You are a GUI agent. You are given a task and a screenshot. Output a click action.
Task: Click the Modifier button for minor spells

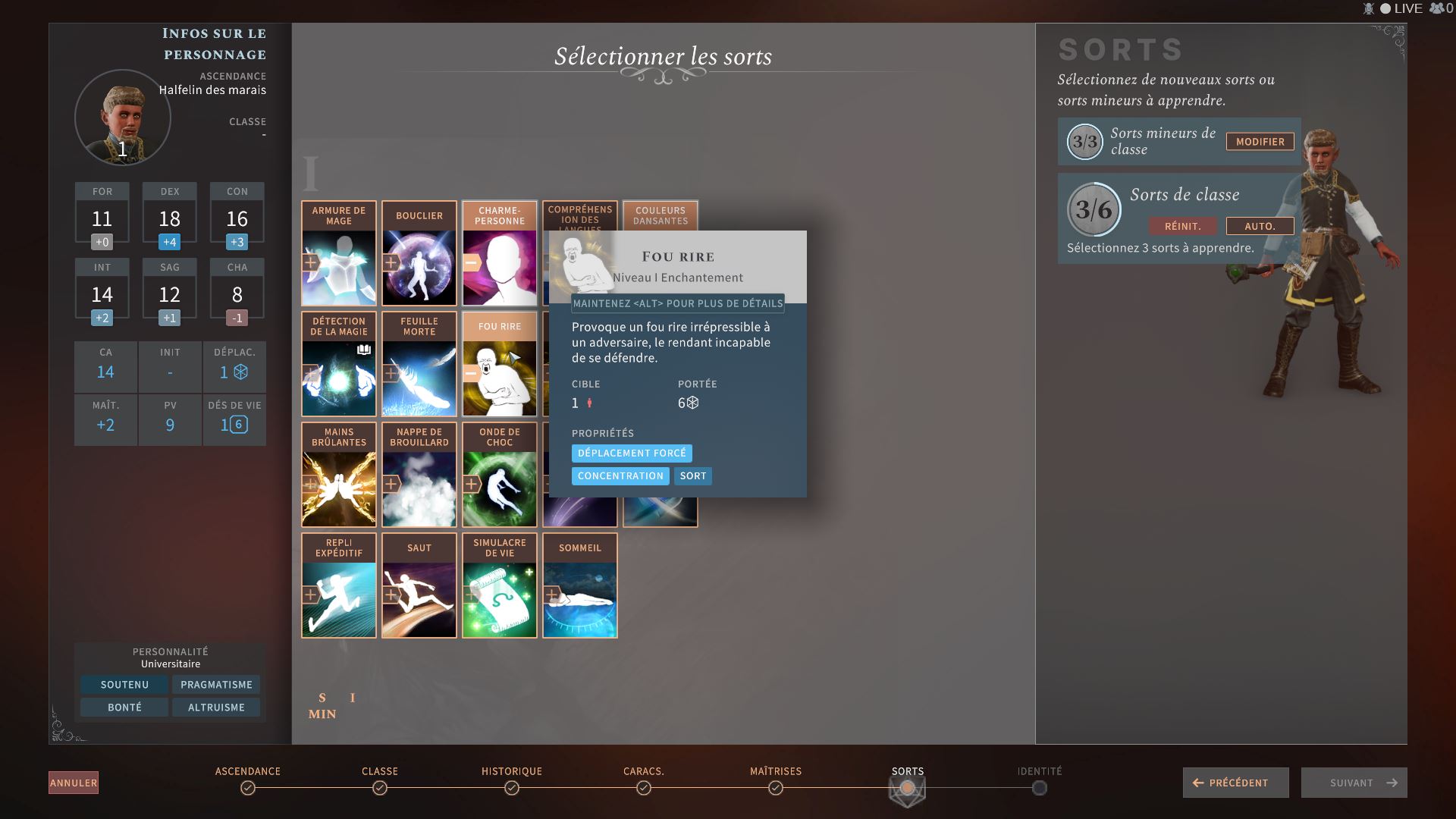pyautogui.click(x=1260, y=142)
